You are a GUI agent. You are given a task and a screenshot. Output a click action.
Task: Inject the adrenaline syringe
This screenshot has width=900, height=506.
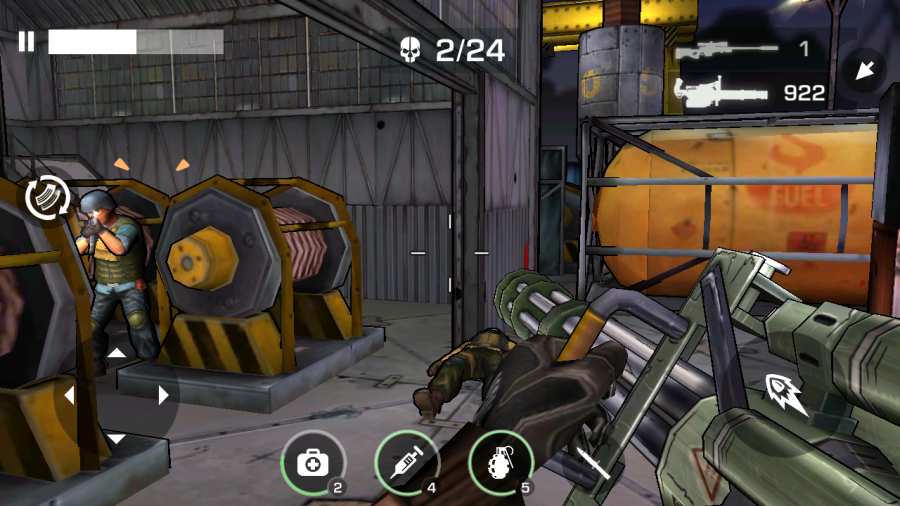407,463
